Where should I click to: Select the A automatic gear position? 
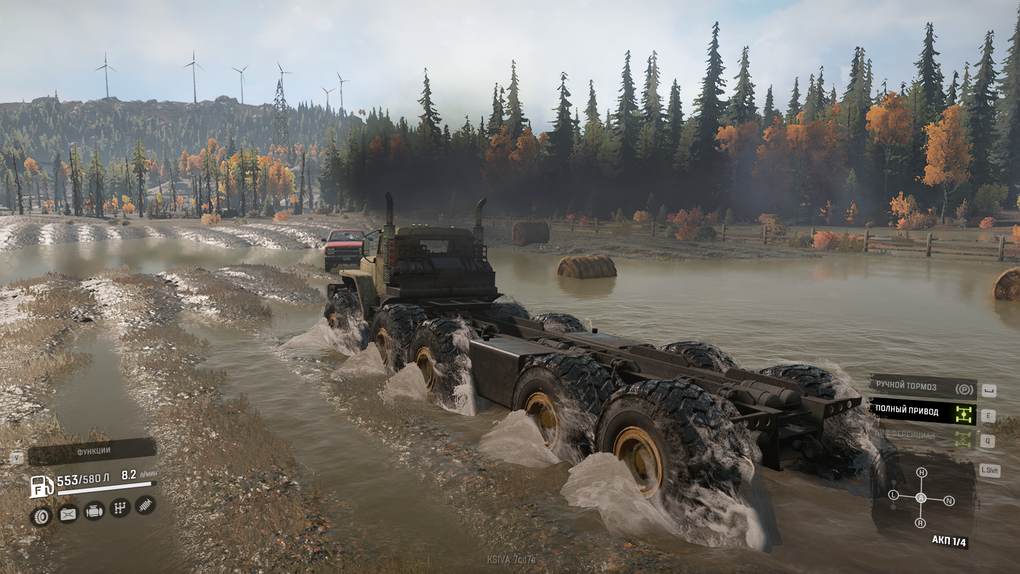[921, 497]
